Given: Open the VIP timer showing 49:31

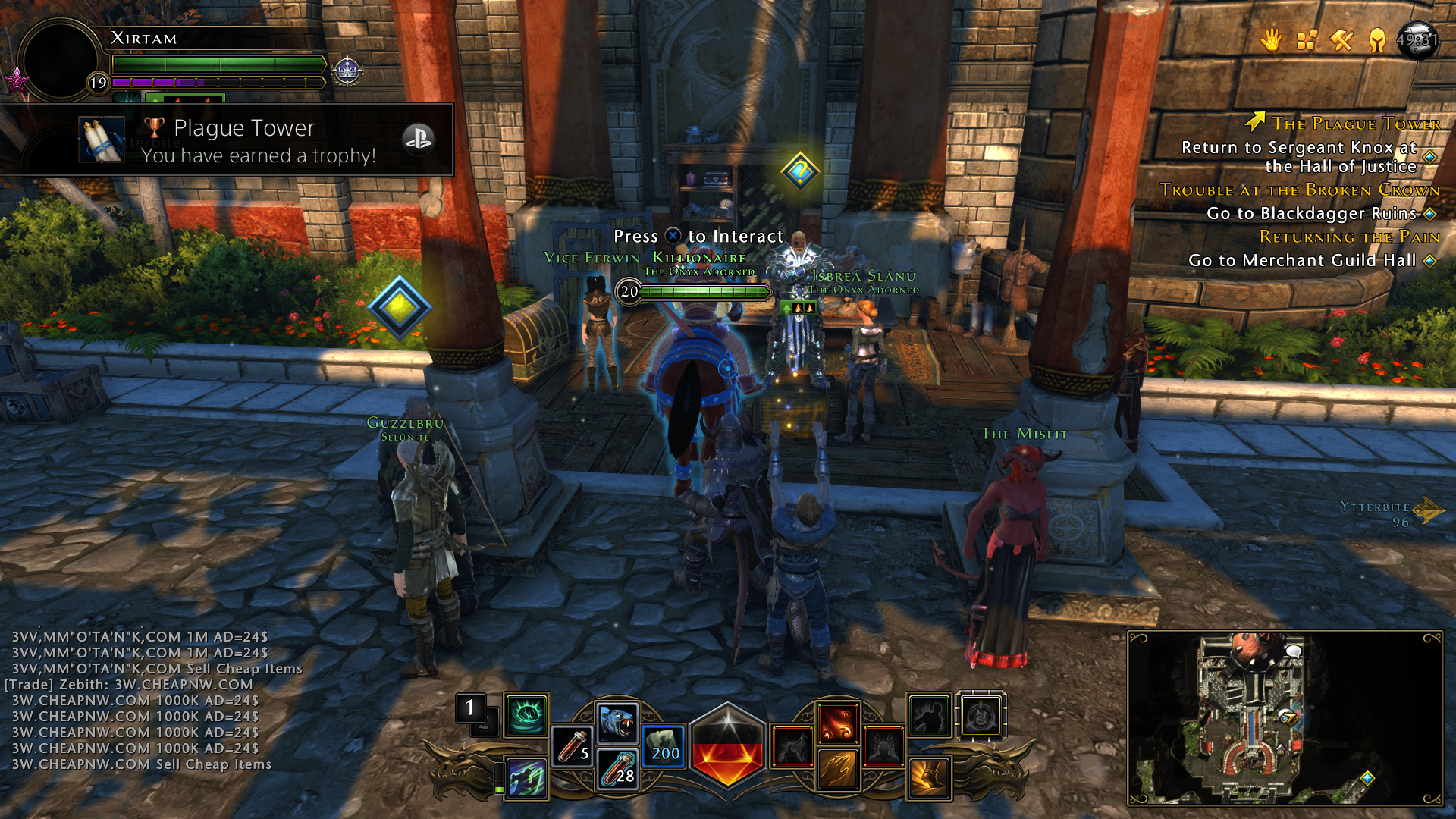Looking at the screenshot, I should (x=1416, y=39).
